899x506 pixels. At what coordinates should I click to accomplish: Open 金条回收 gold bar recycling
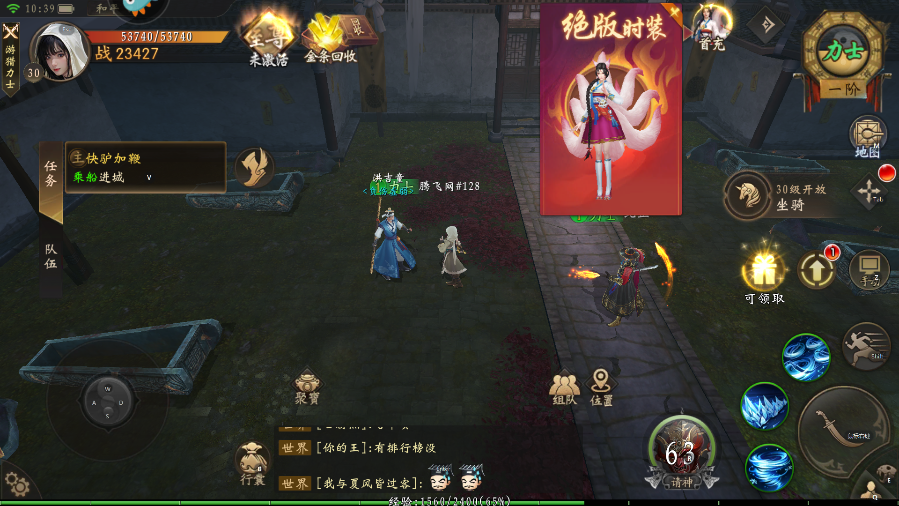tap(329, 37)
